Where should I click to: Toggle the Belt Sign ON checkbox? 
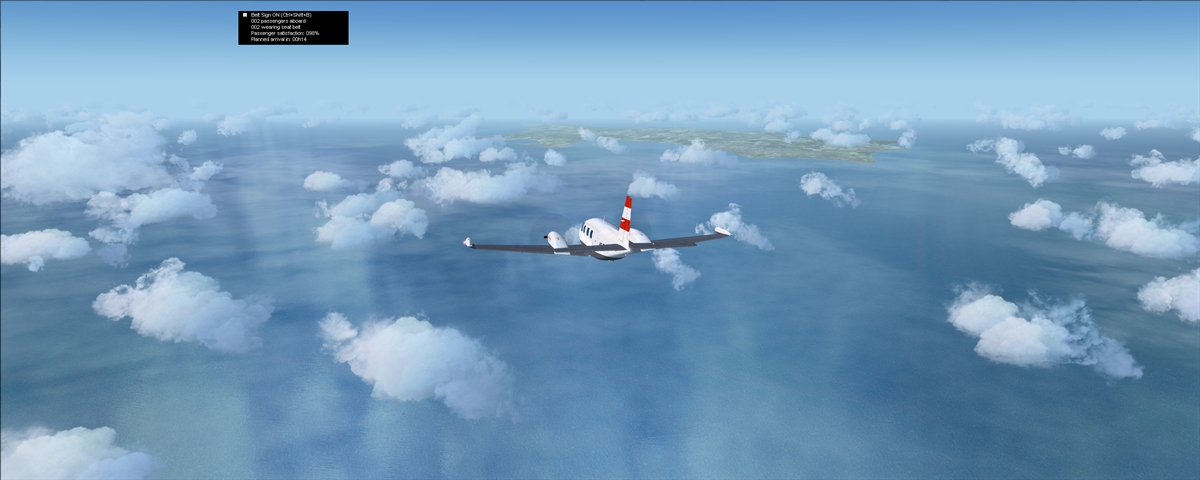(x=244, y=15)
